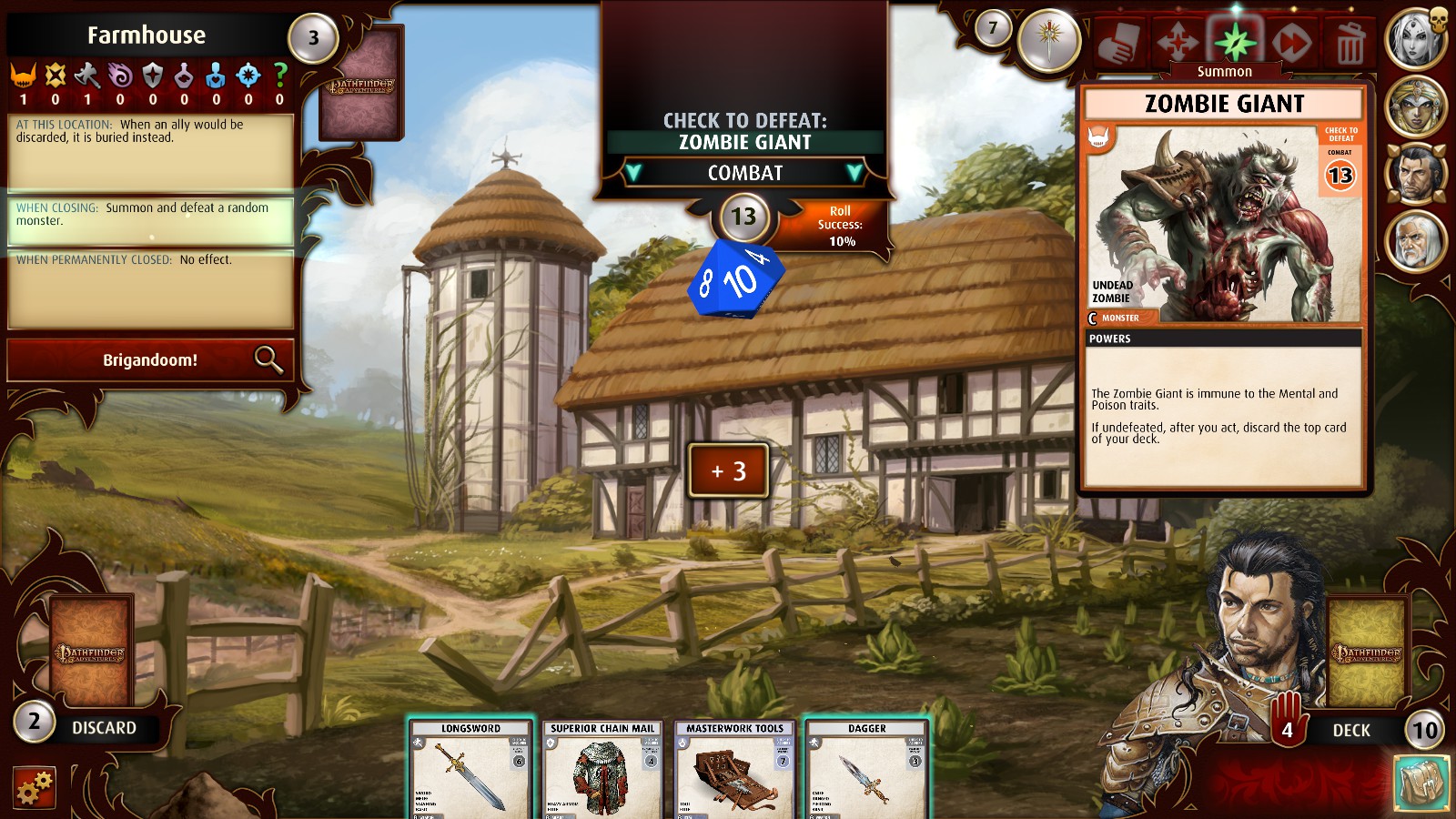Click the magnifying glass on the Brigandoom! banner
Image resolution: width=1456 pixels, height=819 pixels.
[268, 359]
